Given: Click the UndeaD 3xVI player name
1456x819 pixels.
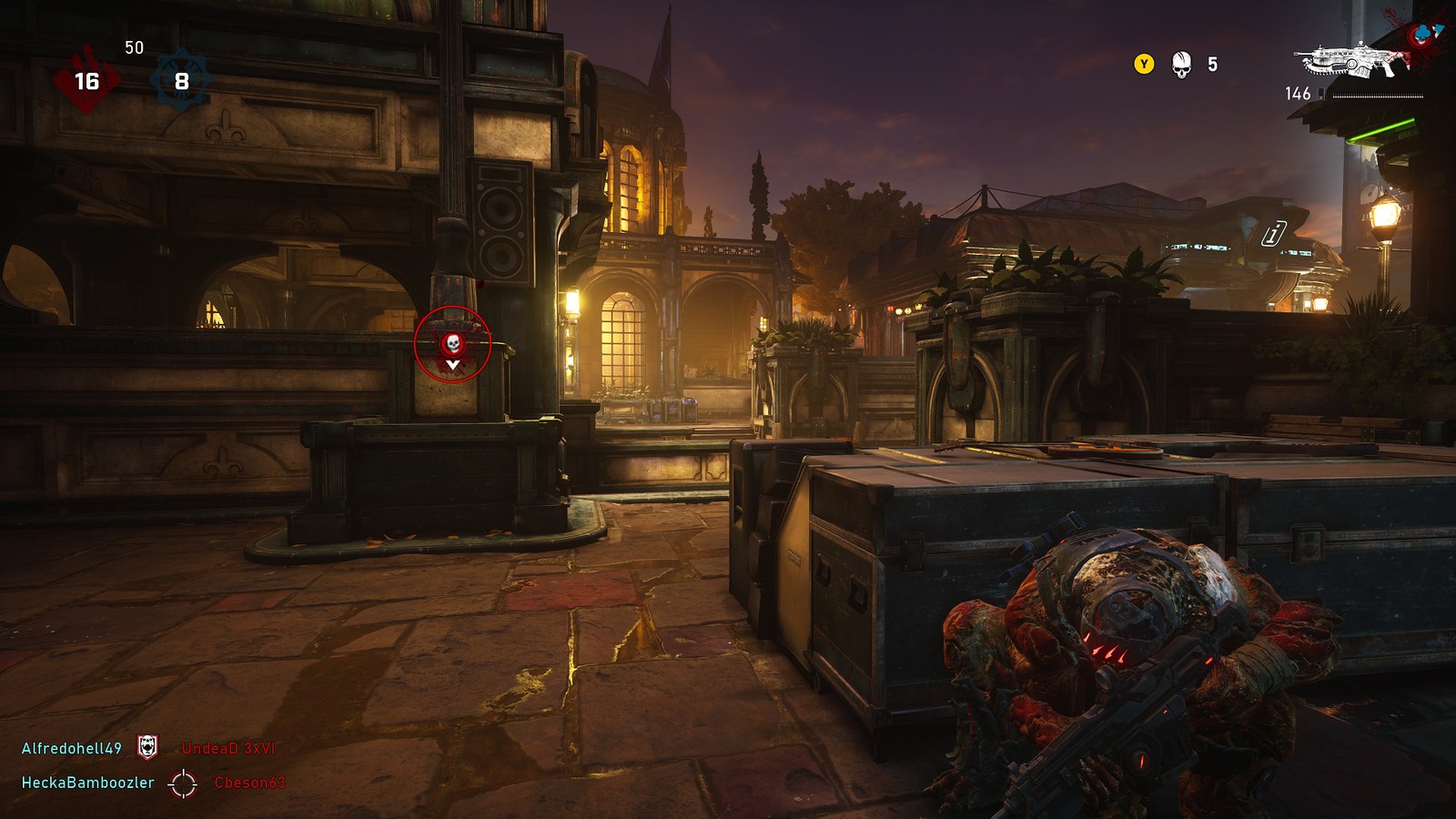Looking at the screenshot, I should point(228,748).
